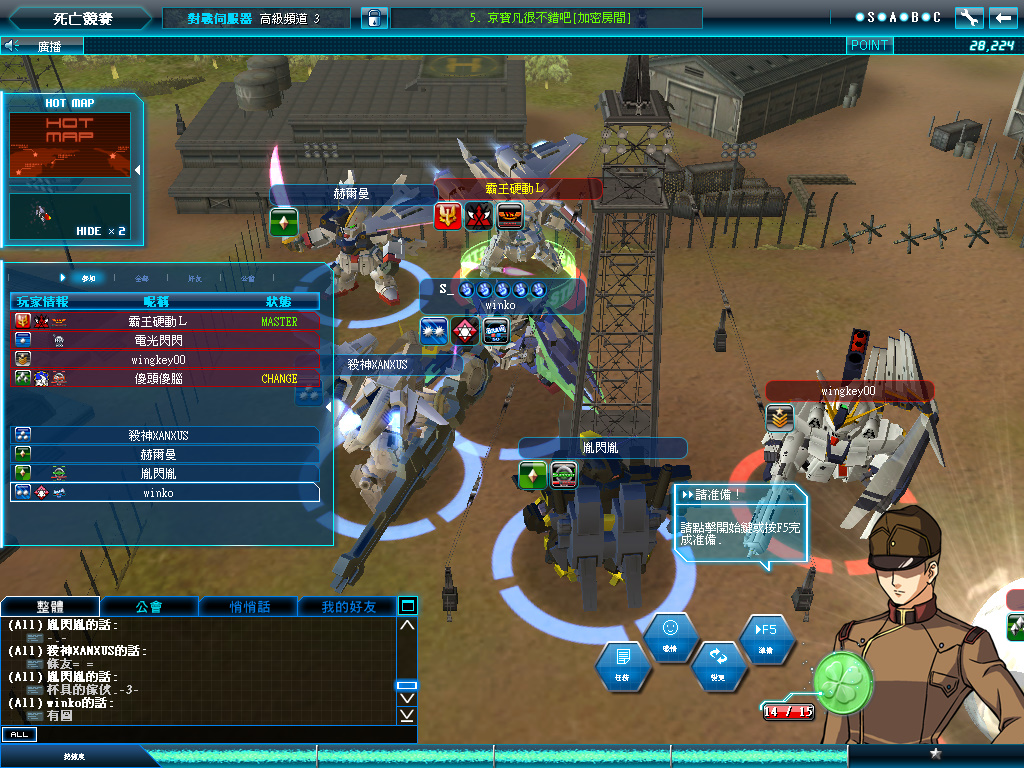Select the HOT MAP thumbnail
Image resolution: width=1024 pixels, height=768 pixels.
[70, 145]
